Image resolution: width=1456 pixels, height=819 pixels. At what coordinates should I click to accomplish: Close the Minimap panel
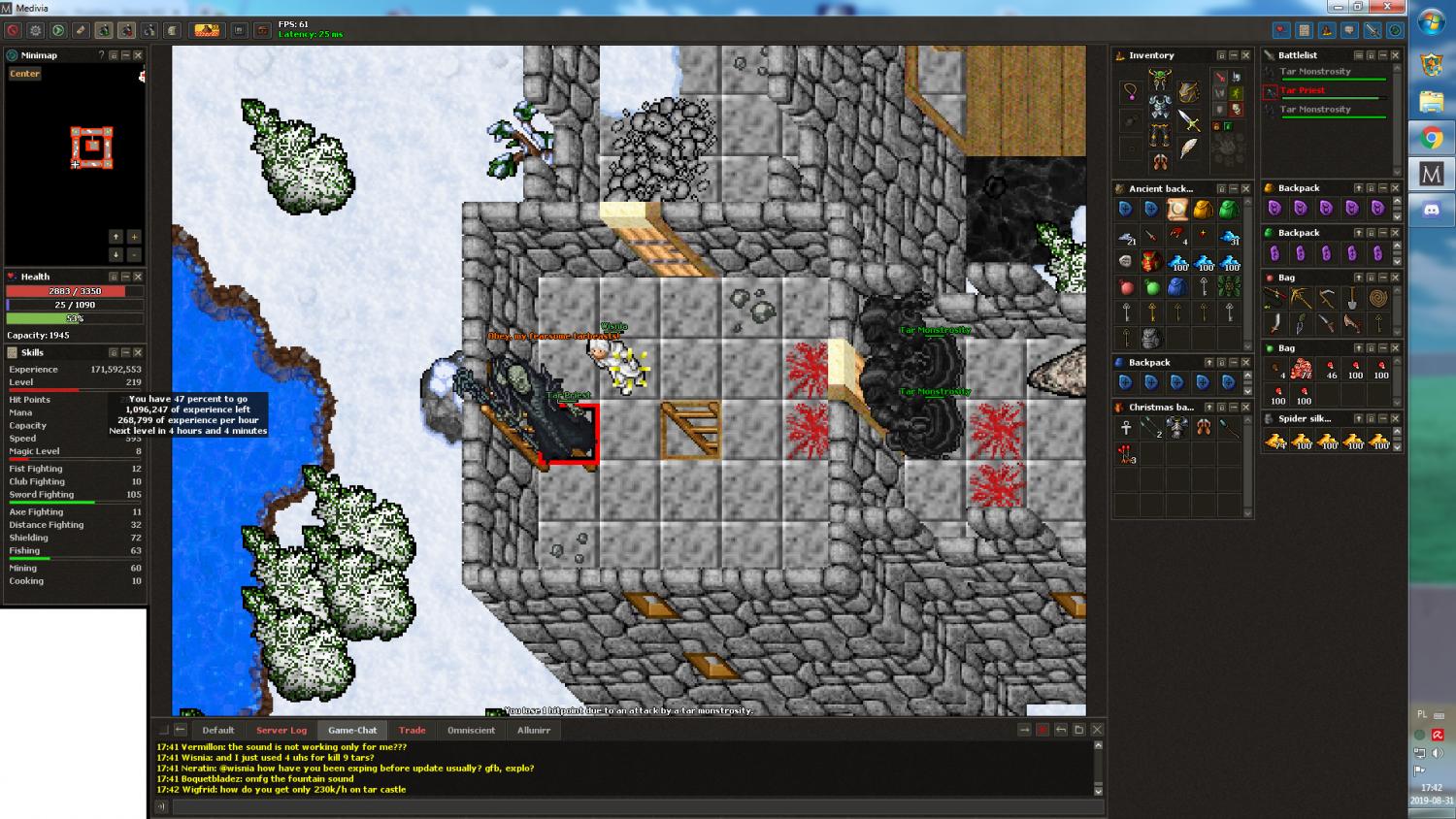pos(138,55)
